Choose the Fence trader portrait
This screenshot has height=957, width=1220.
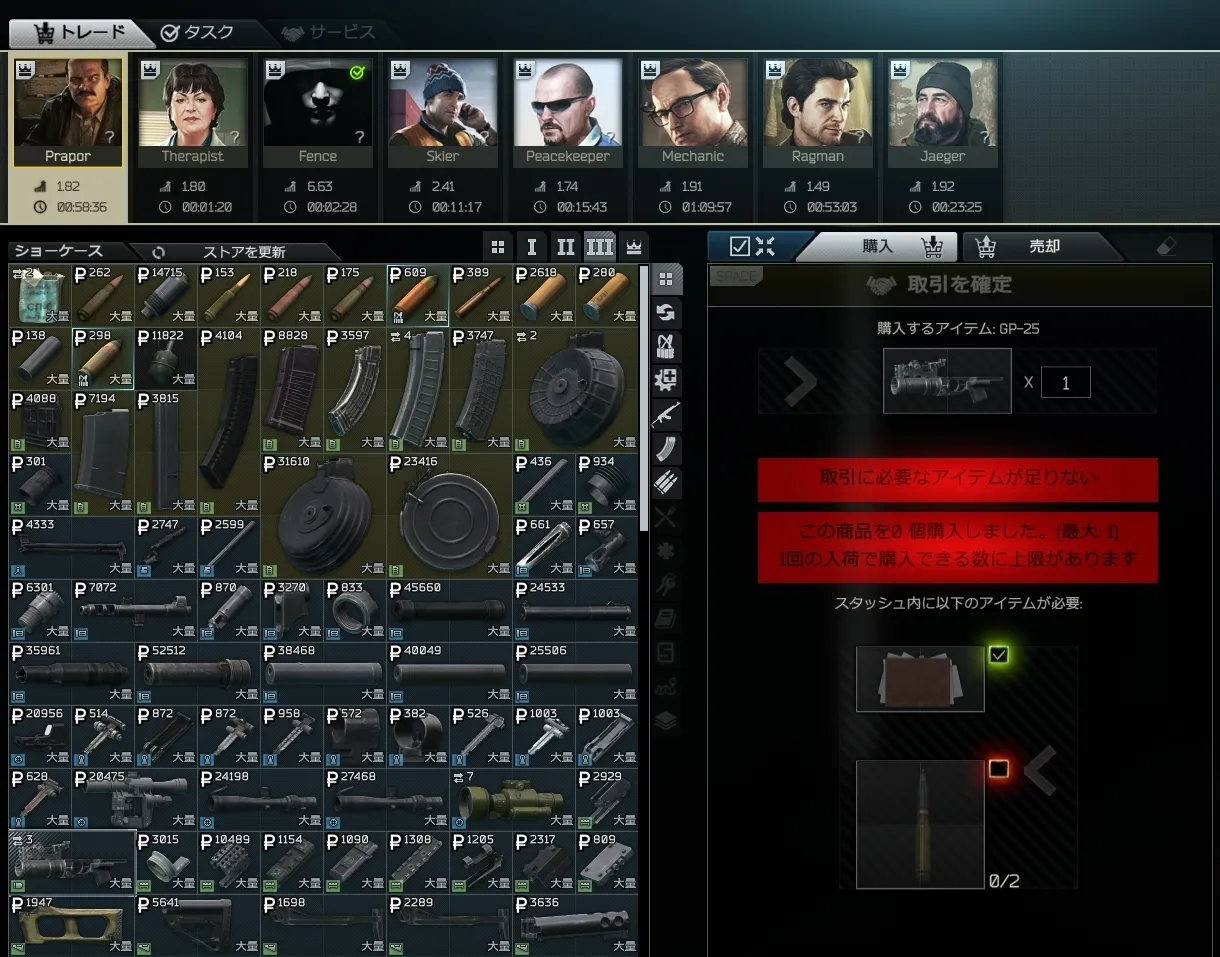(317, 112)
